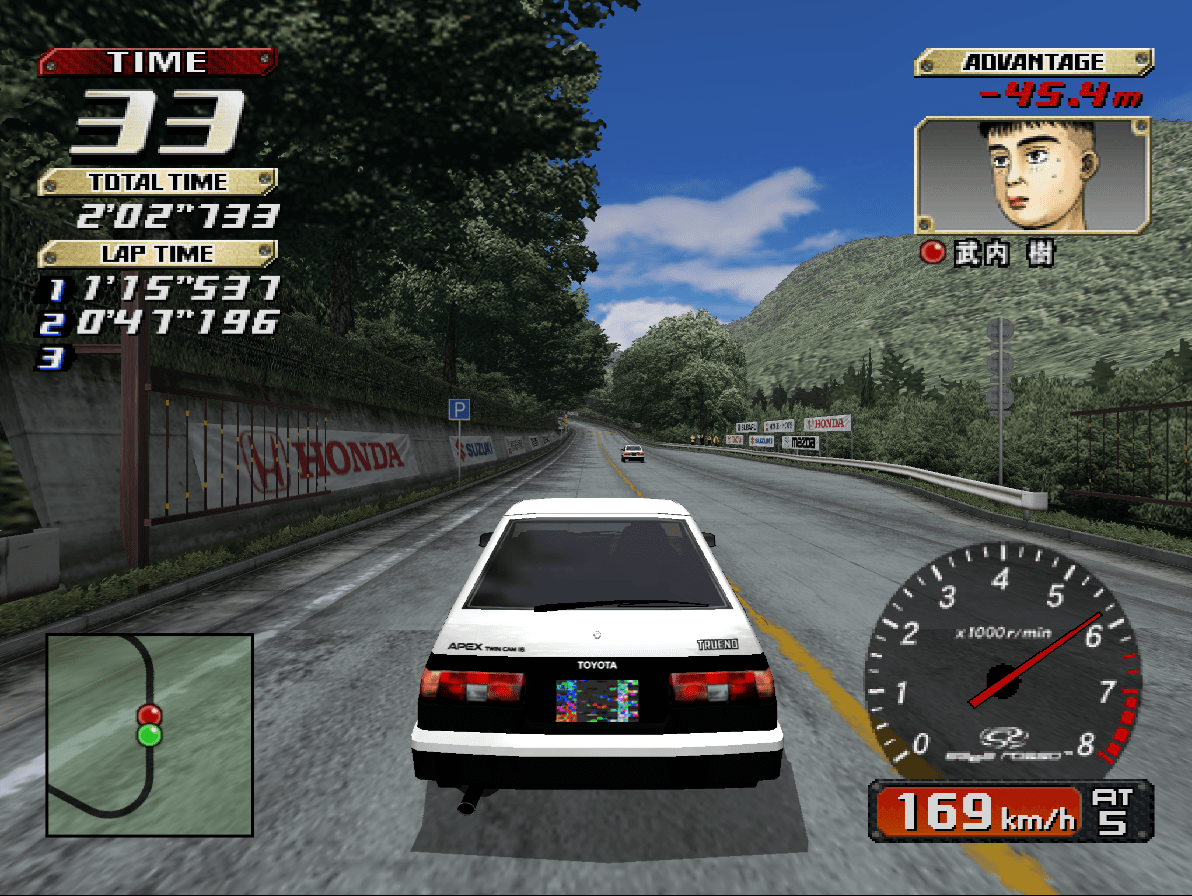Click the red rival marker on minimap
Screen dimensions: 1192x896
(x=149, y=714)
